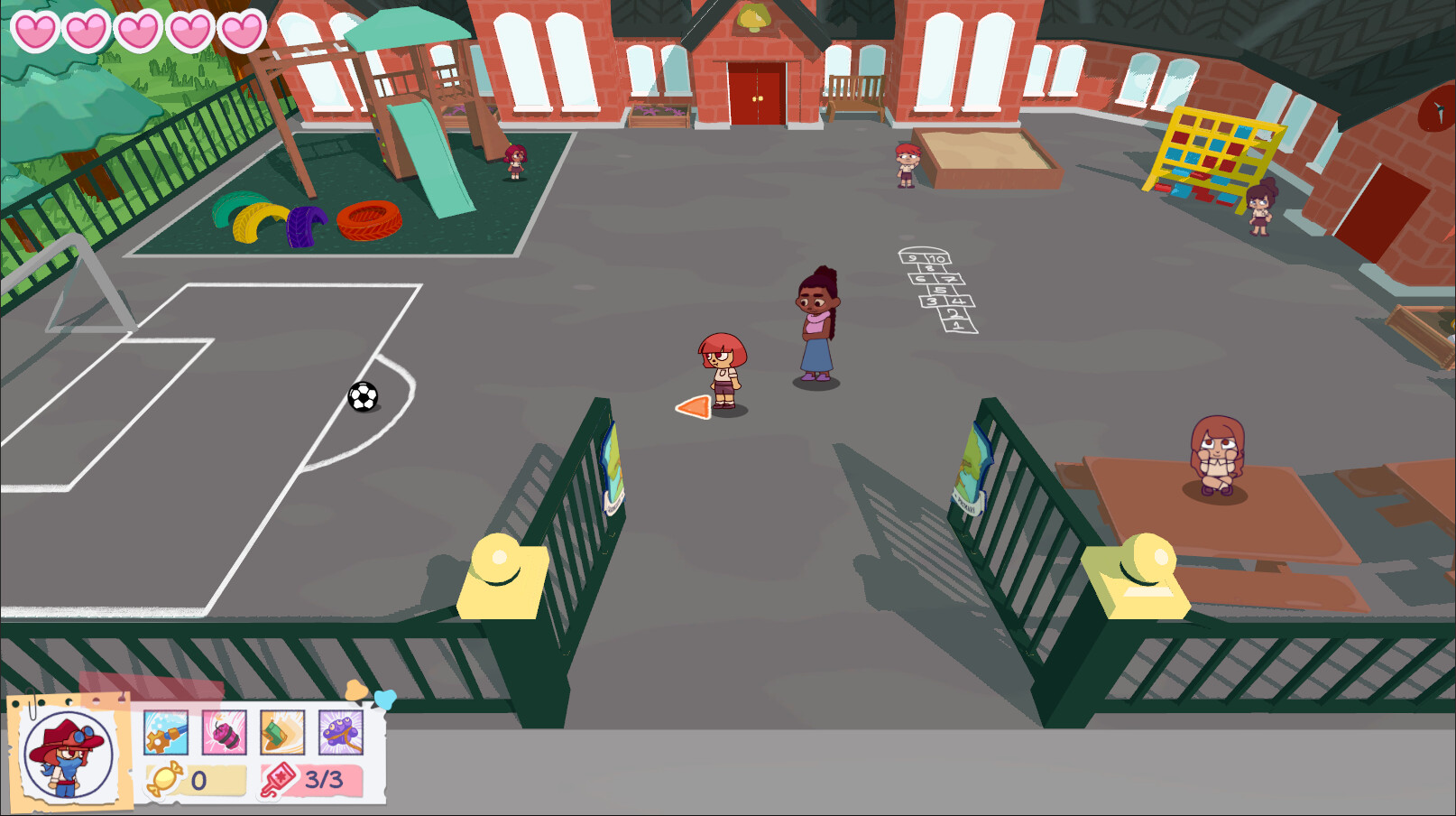Click the yellow splat sticker near inventory
The height and width of the screenshot is (816, 1456).
356,688
